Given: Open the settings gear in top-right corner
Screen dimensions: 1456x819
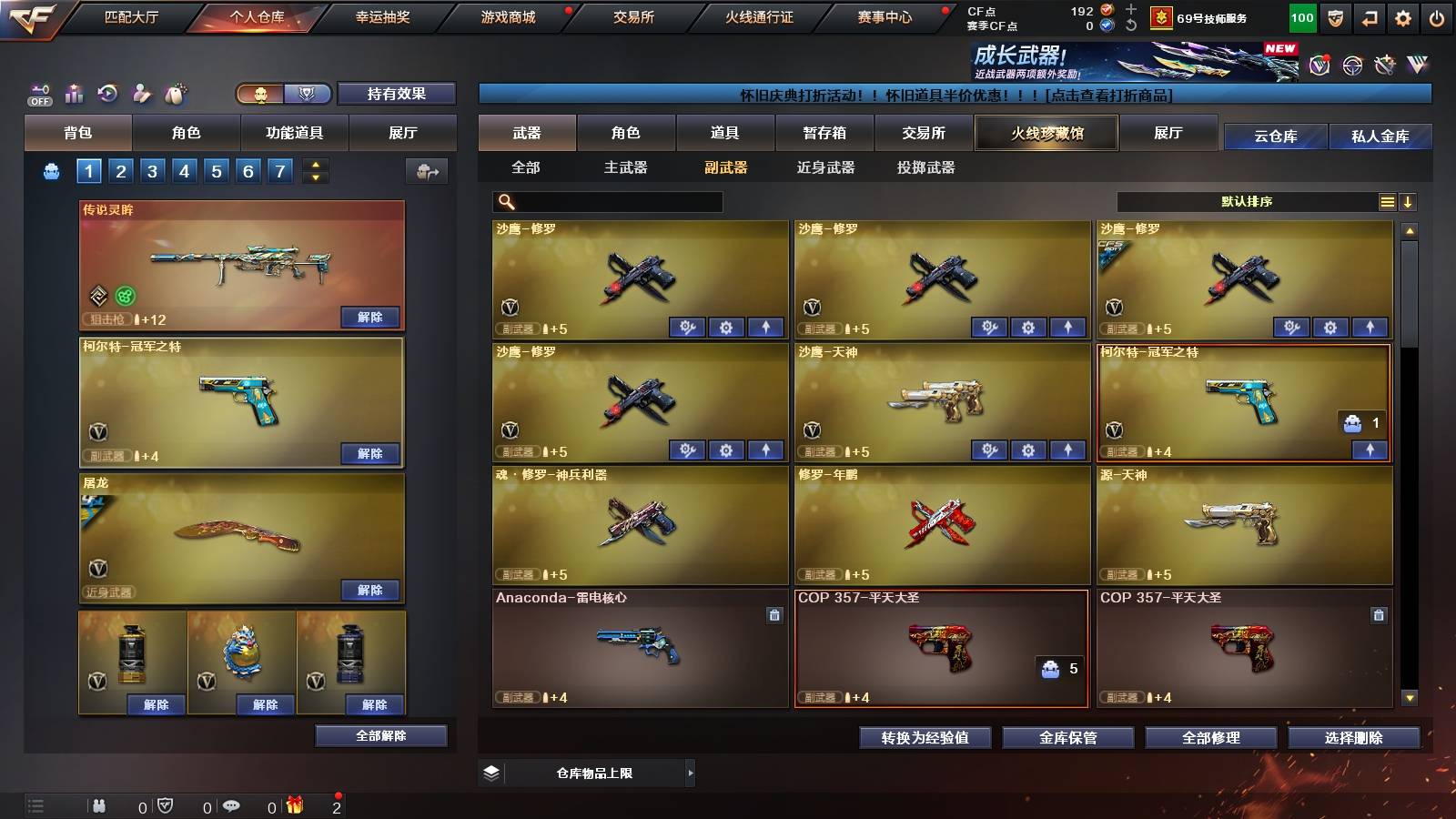Looking at the screenshot, I should (1402, 19).
